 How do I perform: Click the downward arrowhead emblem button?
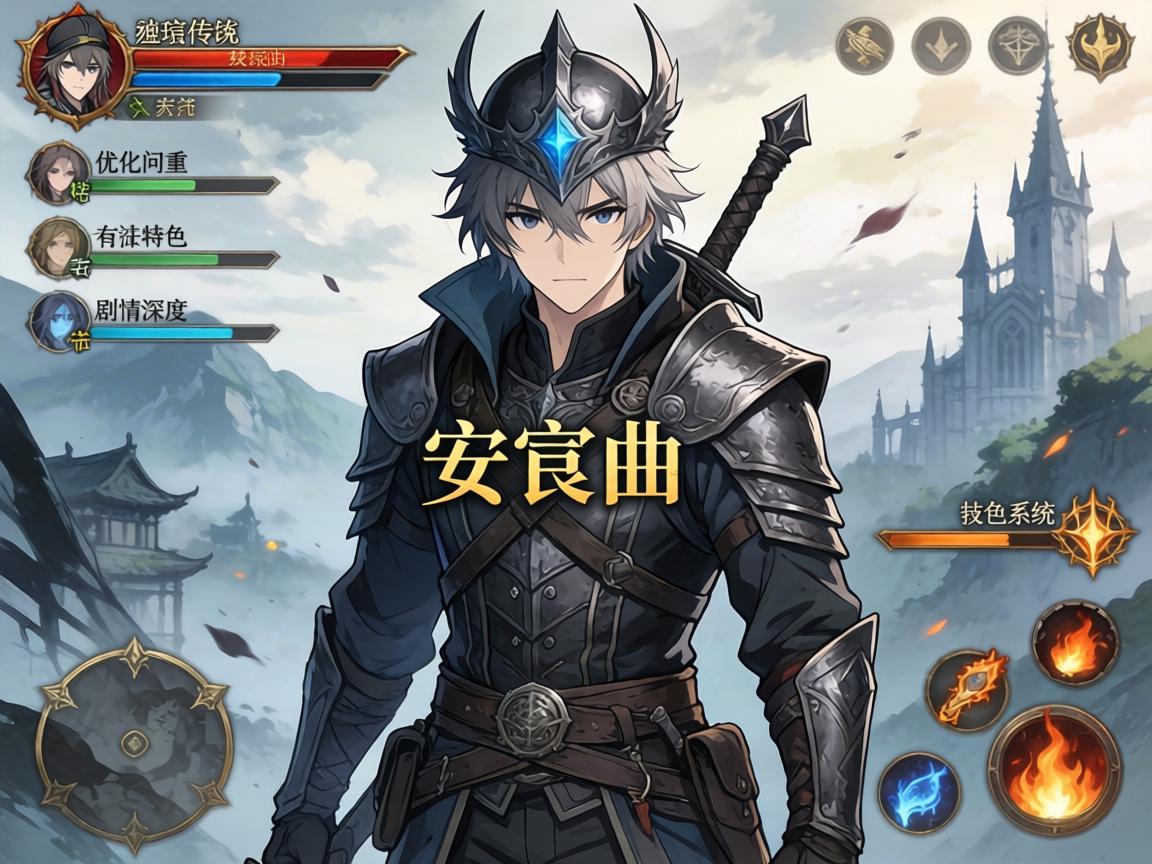click(941, 45)
